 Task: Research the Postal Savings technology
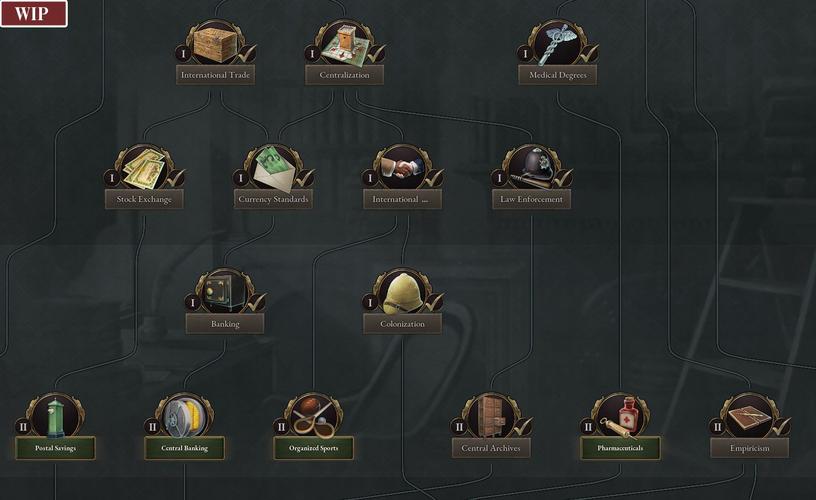pos(55,448)
